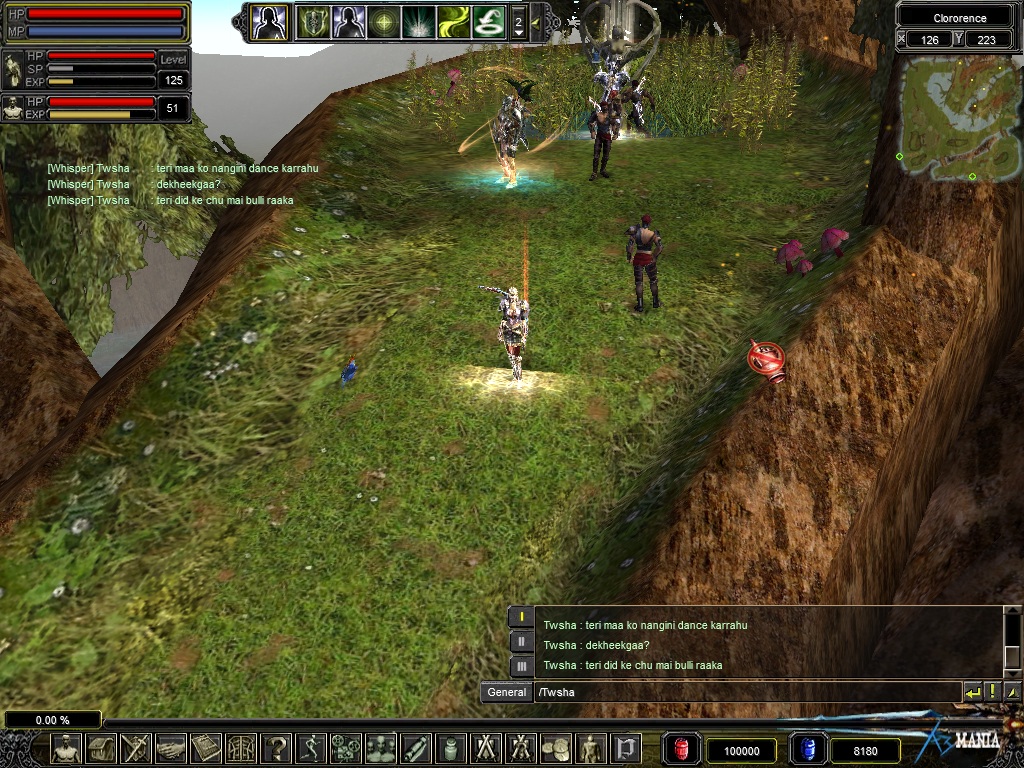Activate the crosshair target skill

(383, 21)
